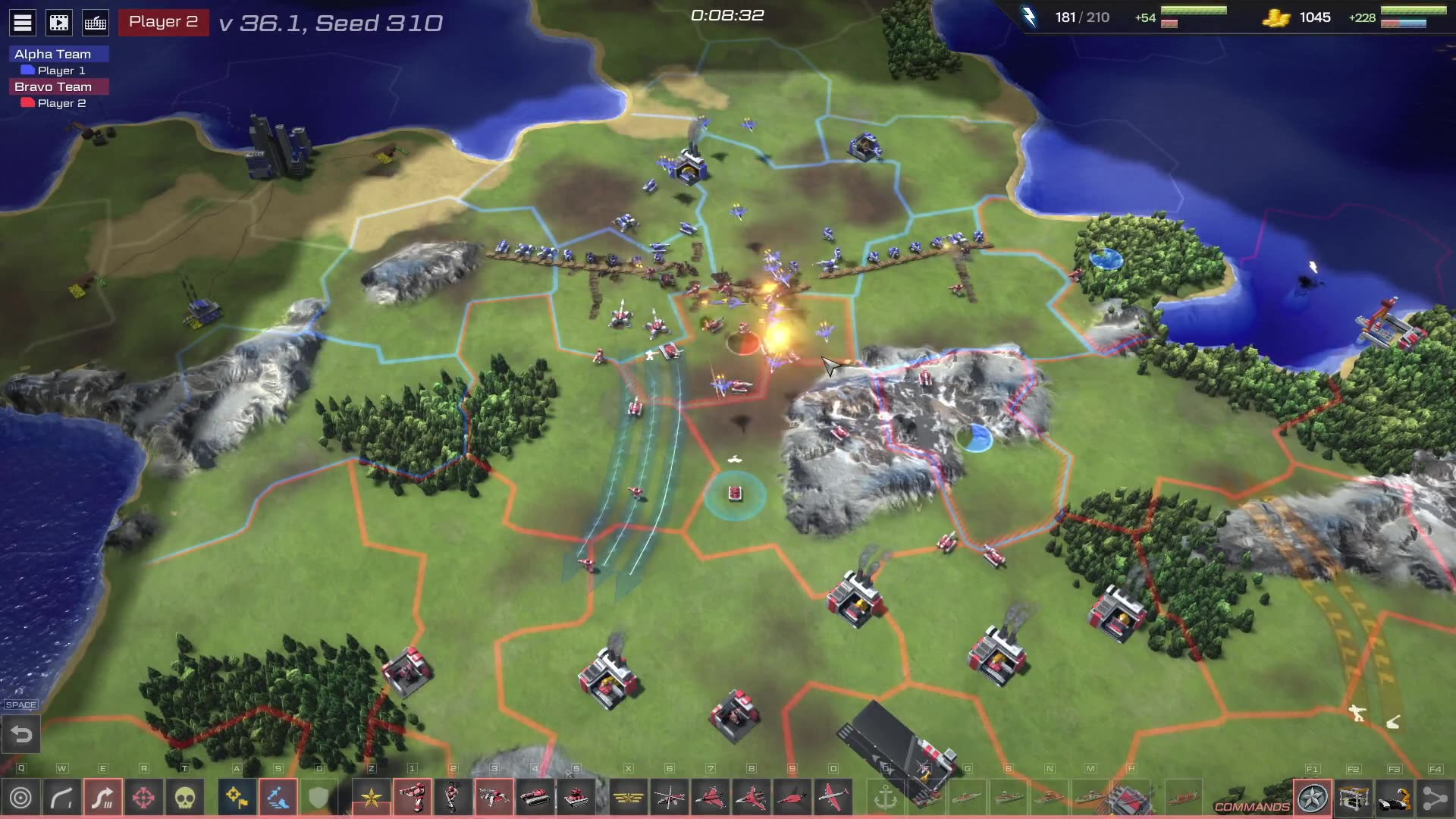This screenshot has width=1456, height=819.
Task: Toggle the grey shield defend command
Action: pyautogui.click(x=318, y=798)
